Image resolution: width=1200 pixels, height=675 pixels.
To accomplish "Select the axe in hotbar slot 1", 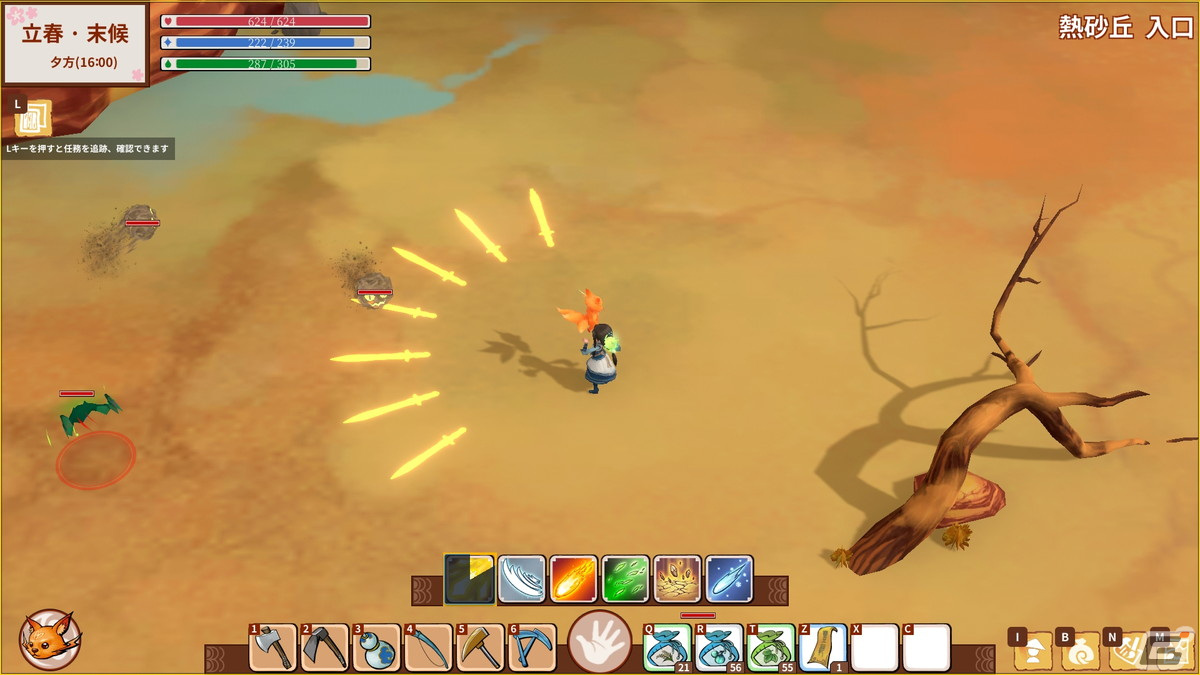I will pos(273,648).
